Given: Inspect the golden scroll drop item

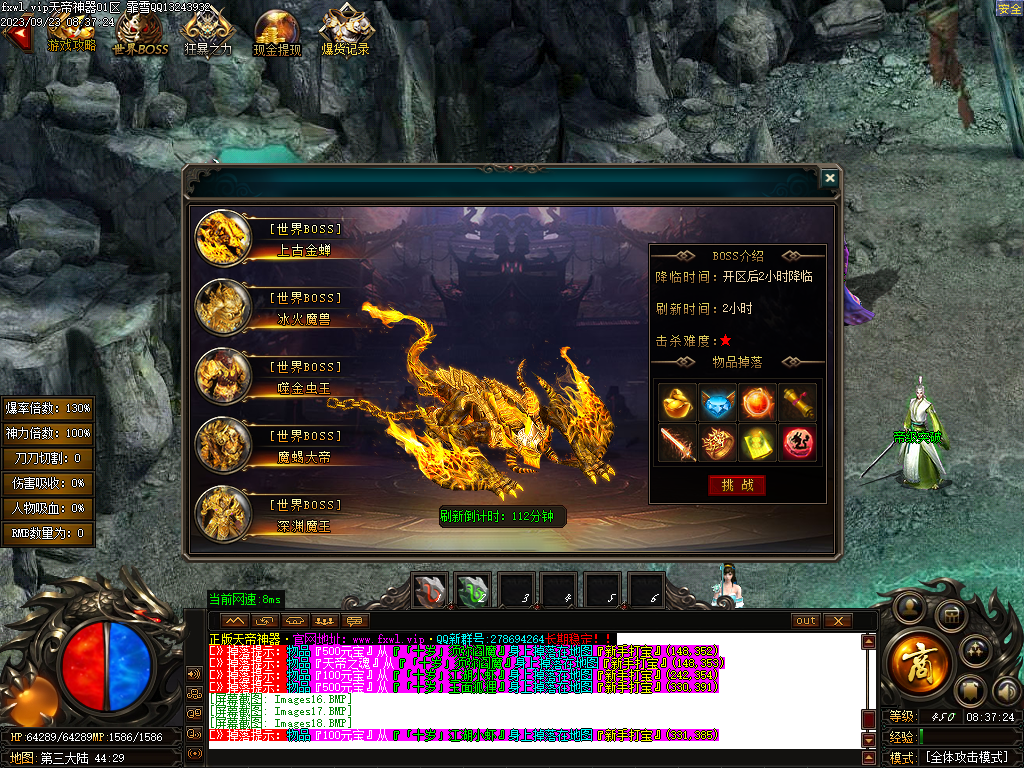Looking at the screenshot, I should (x=797, y=402).
